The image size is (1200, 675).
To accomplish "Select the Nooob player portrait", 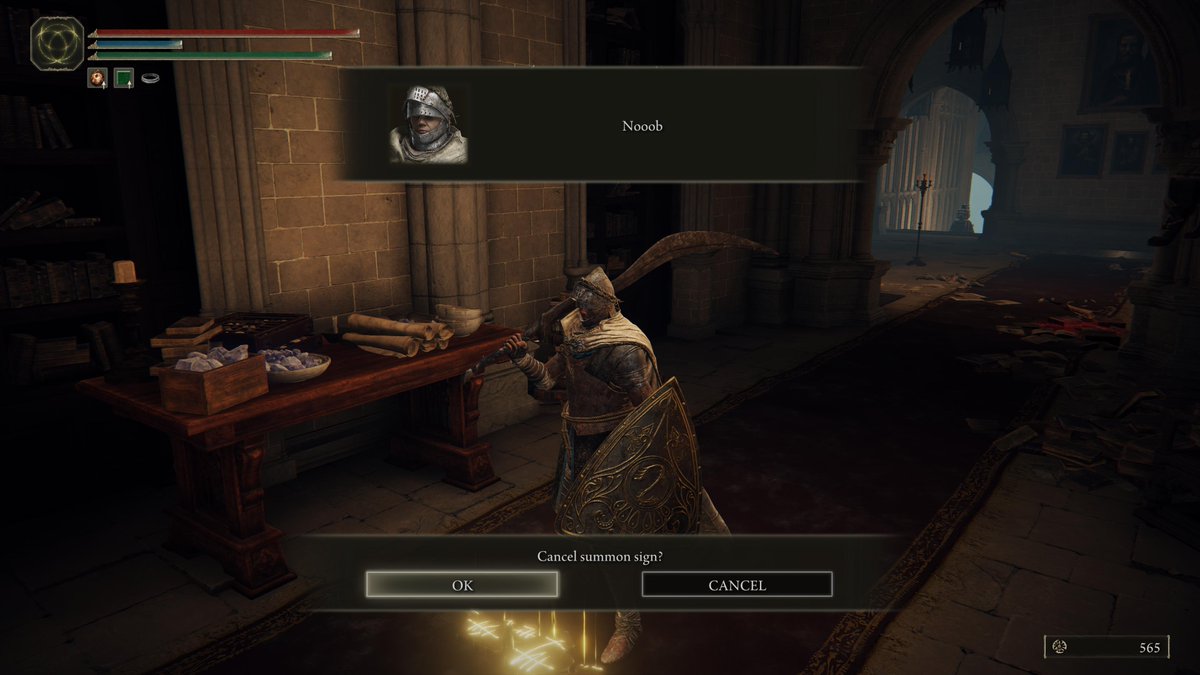I will point(428,124).
